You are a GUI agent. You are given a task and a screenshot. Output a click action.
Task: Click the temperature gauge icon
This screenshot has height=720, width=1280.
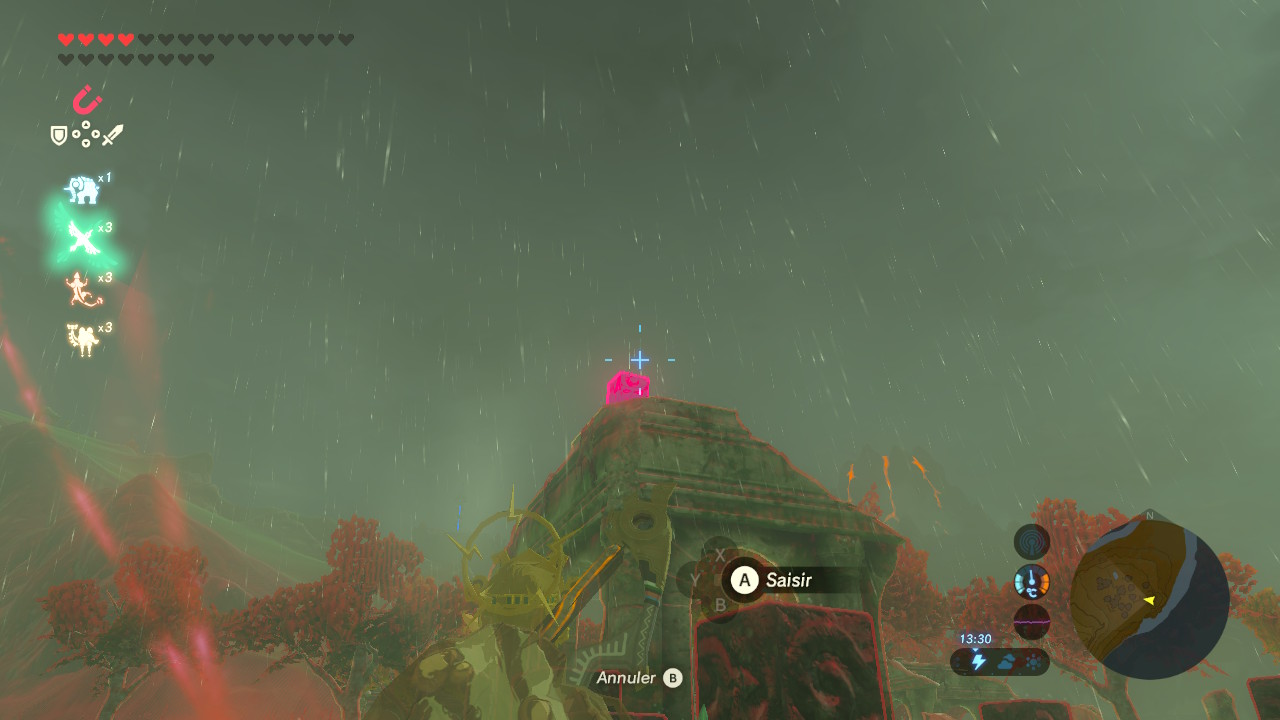pyautogui.click(x=1032, y=582)
